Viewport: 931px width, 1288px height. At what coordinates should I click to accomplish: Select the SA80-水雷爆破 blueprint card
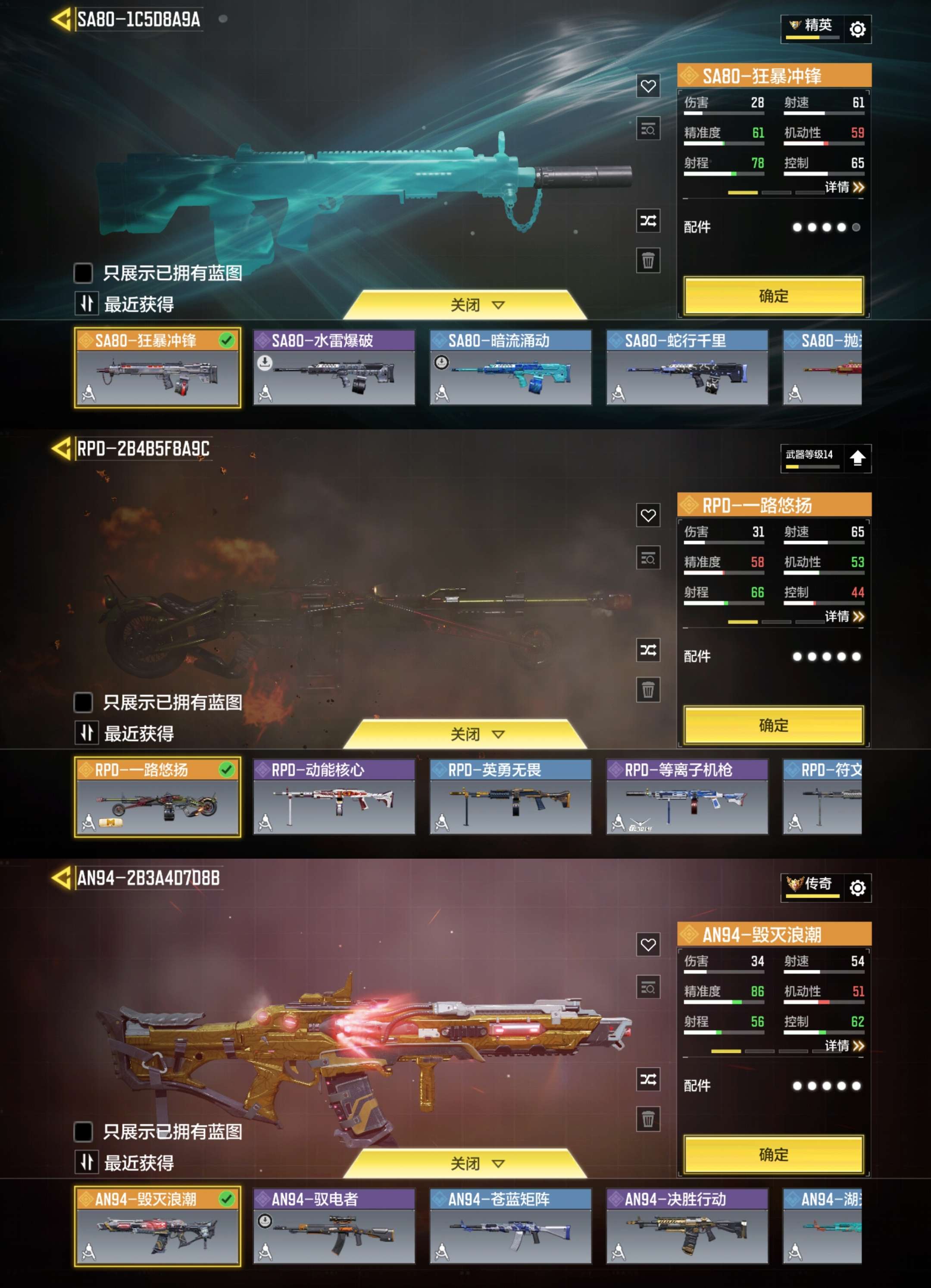[x=334, y=367]
